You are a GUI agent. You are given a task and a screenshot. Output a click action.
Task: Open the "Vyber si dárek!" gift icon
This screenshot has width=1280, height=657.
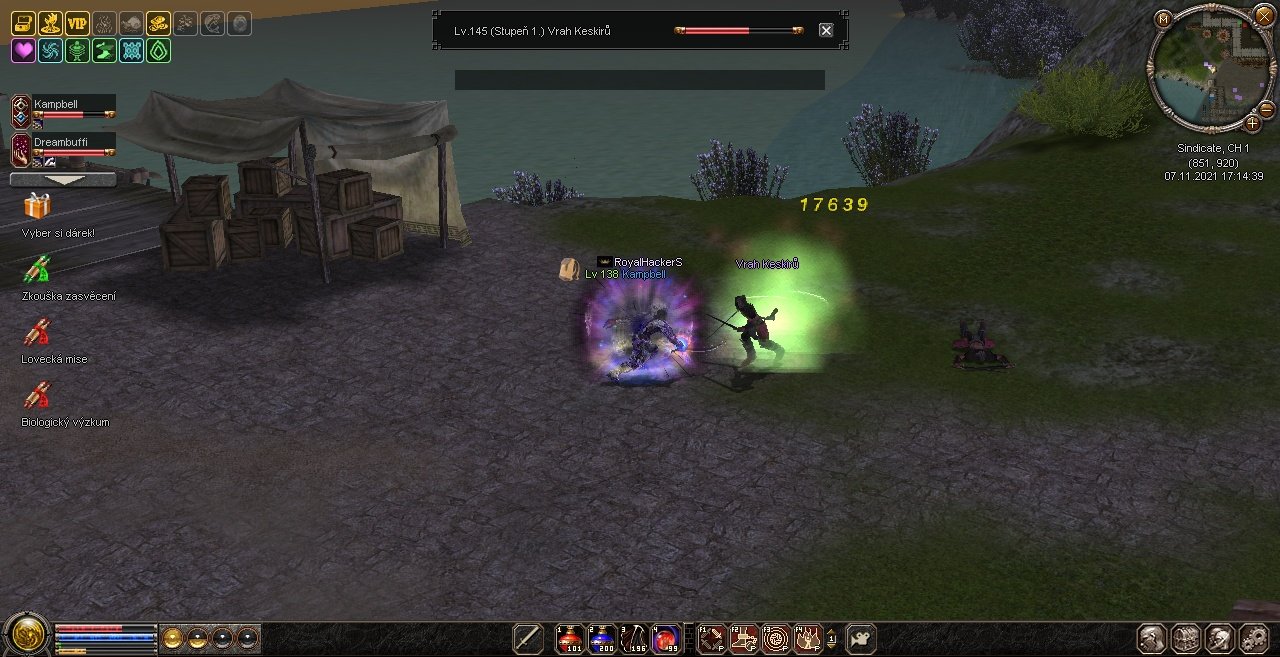coord(37,207)
